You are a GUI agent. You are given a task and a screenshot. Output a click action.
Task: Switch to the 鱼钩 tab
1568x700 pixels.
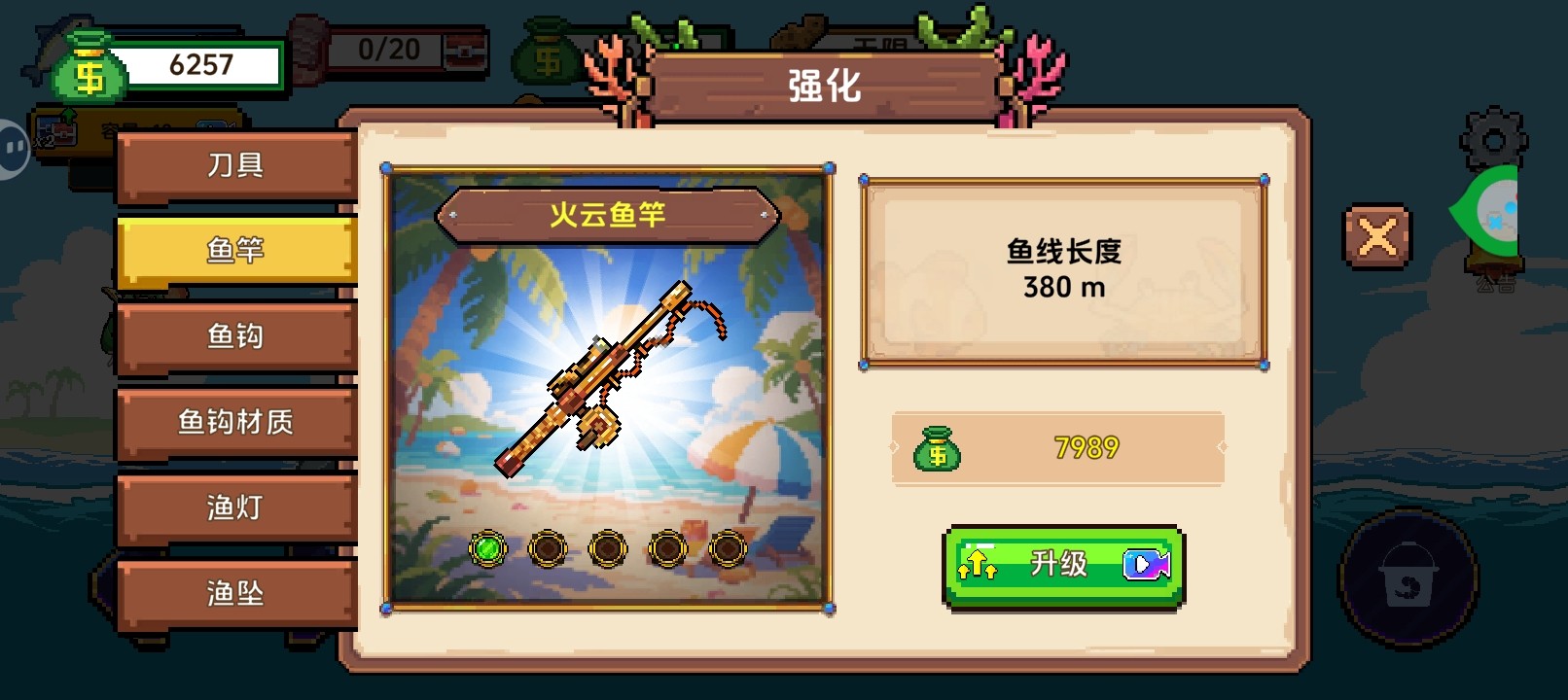236,335
